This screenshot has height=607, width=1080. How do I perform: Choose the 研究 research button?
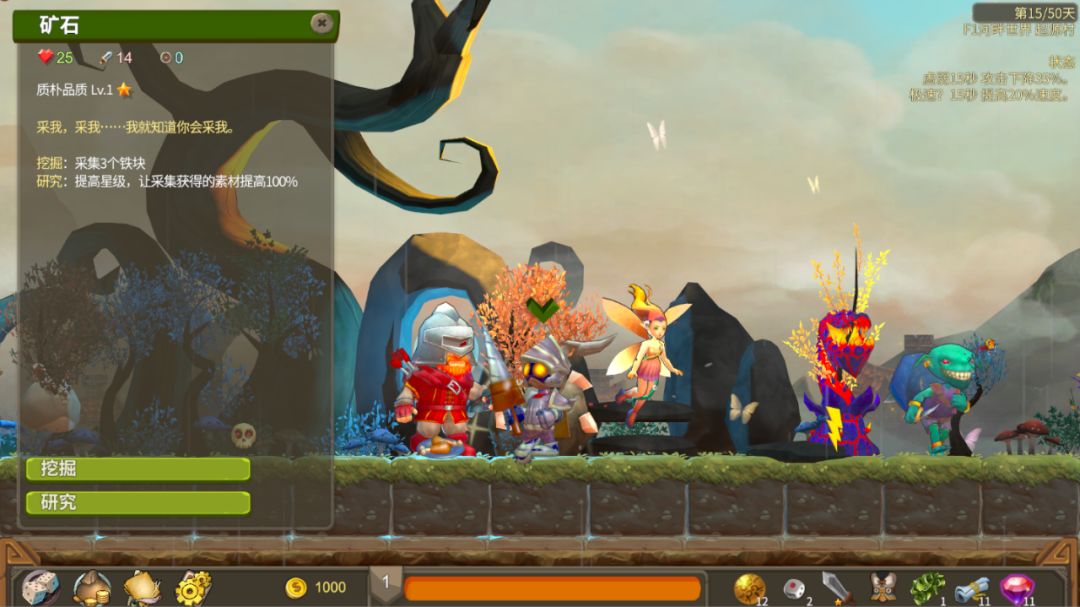137,502
